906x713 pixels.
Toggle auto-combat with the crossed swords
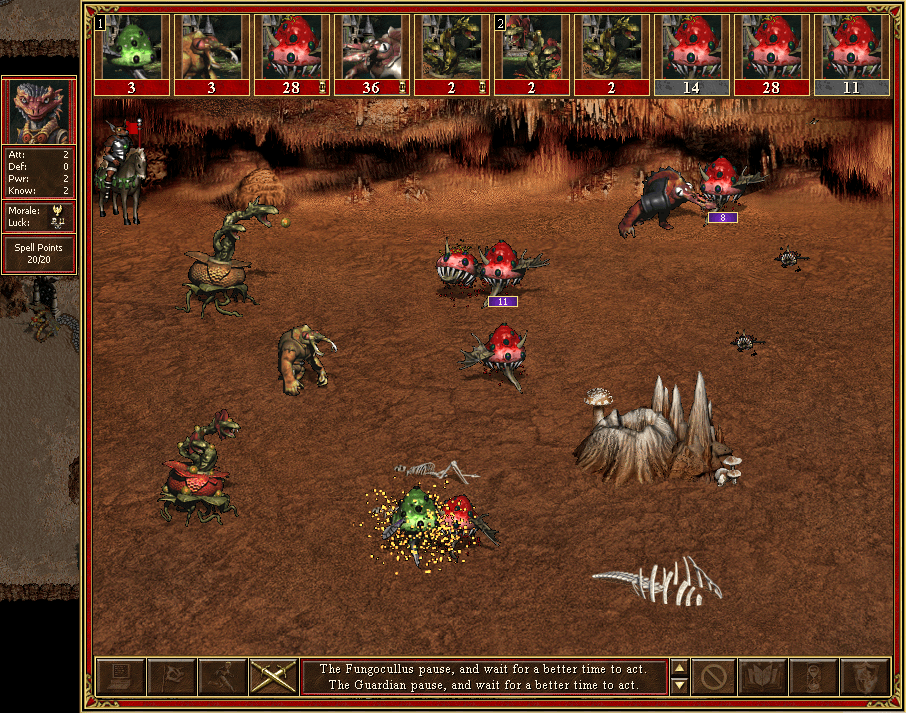(x=273, y=677)
